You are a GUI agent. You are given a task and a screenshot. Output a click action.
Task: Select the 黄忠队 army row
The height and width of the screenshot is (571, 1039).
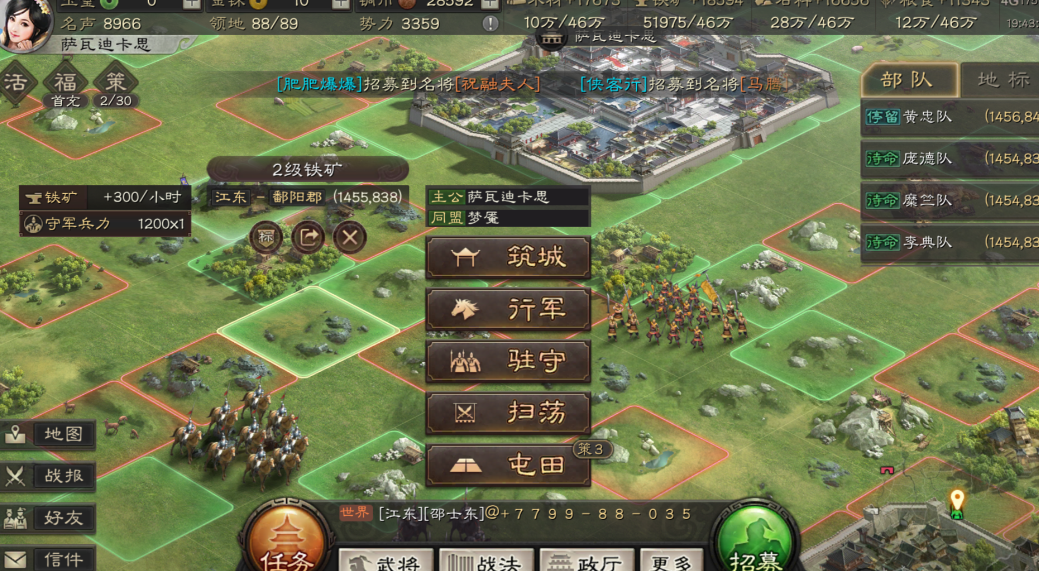[949, 117]
